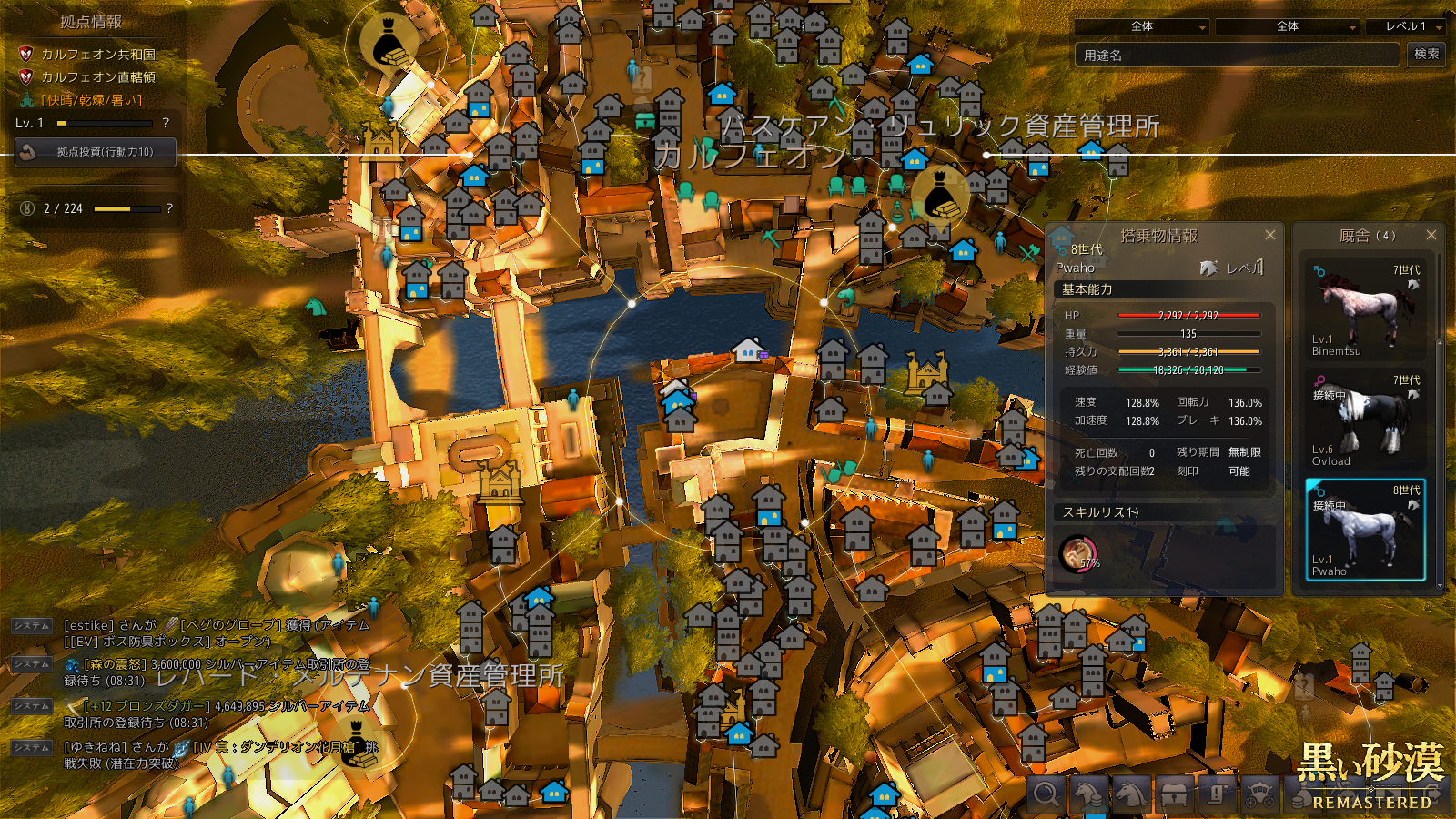1456x819 pixels.
Task: Open the horse with coins market icon
Action: click(1089, 794)
